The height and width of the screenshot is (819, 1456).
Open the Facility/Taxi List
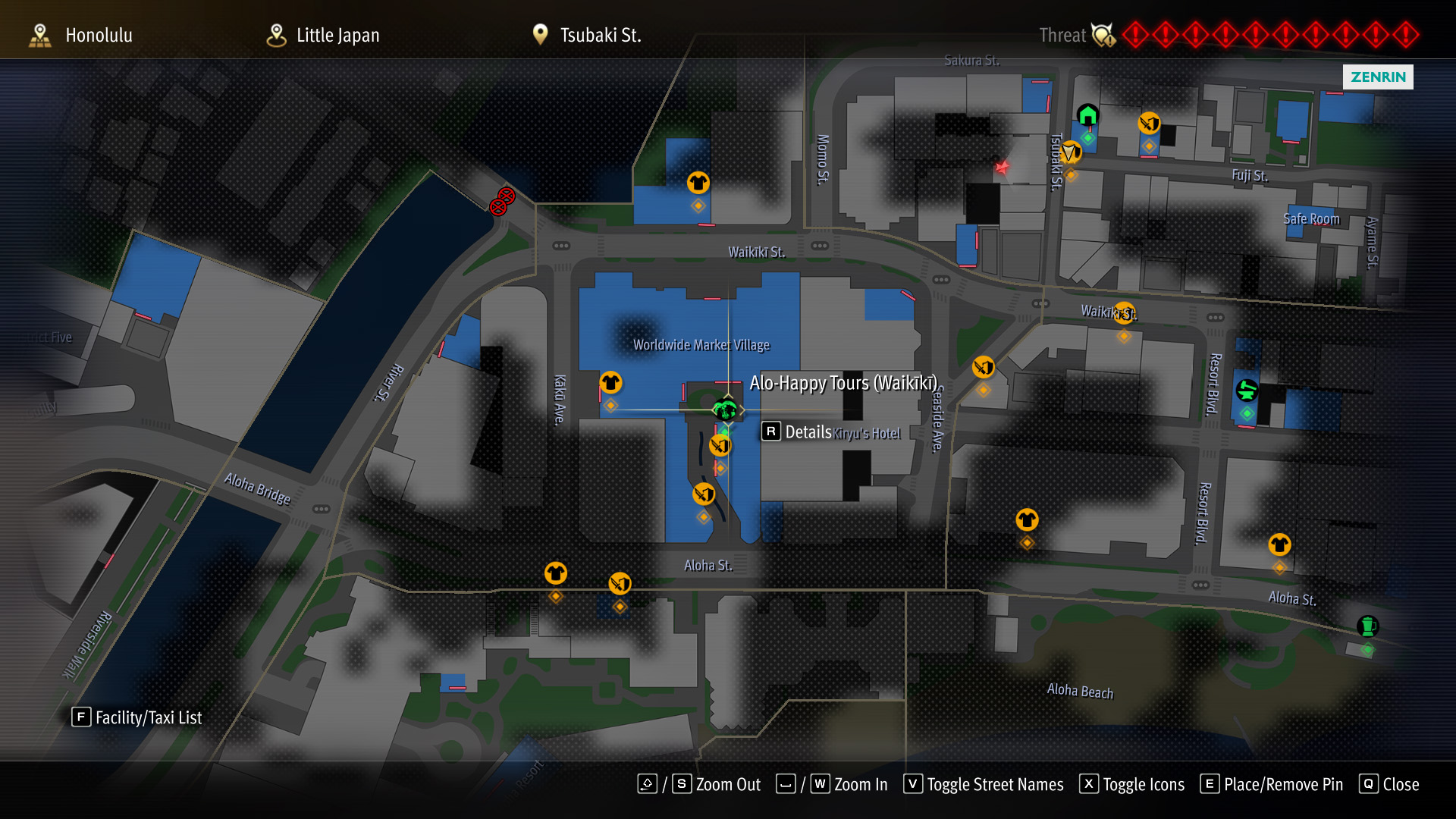click(x=137, y=717)
